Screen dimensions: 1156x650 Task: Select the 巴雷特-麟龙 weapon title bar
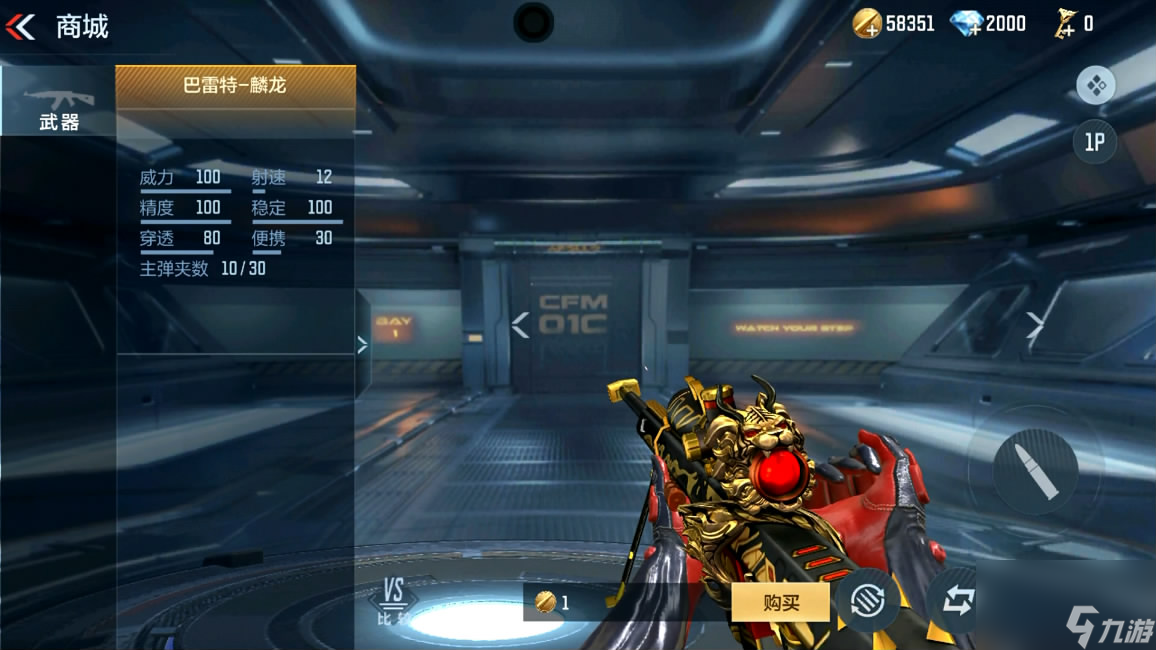pos(235,86)
